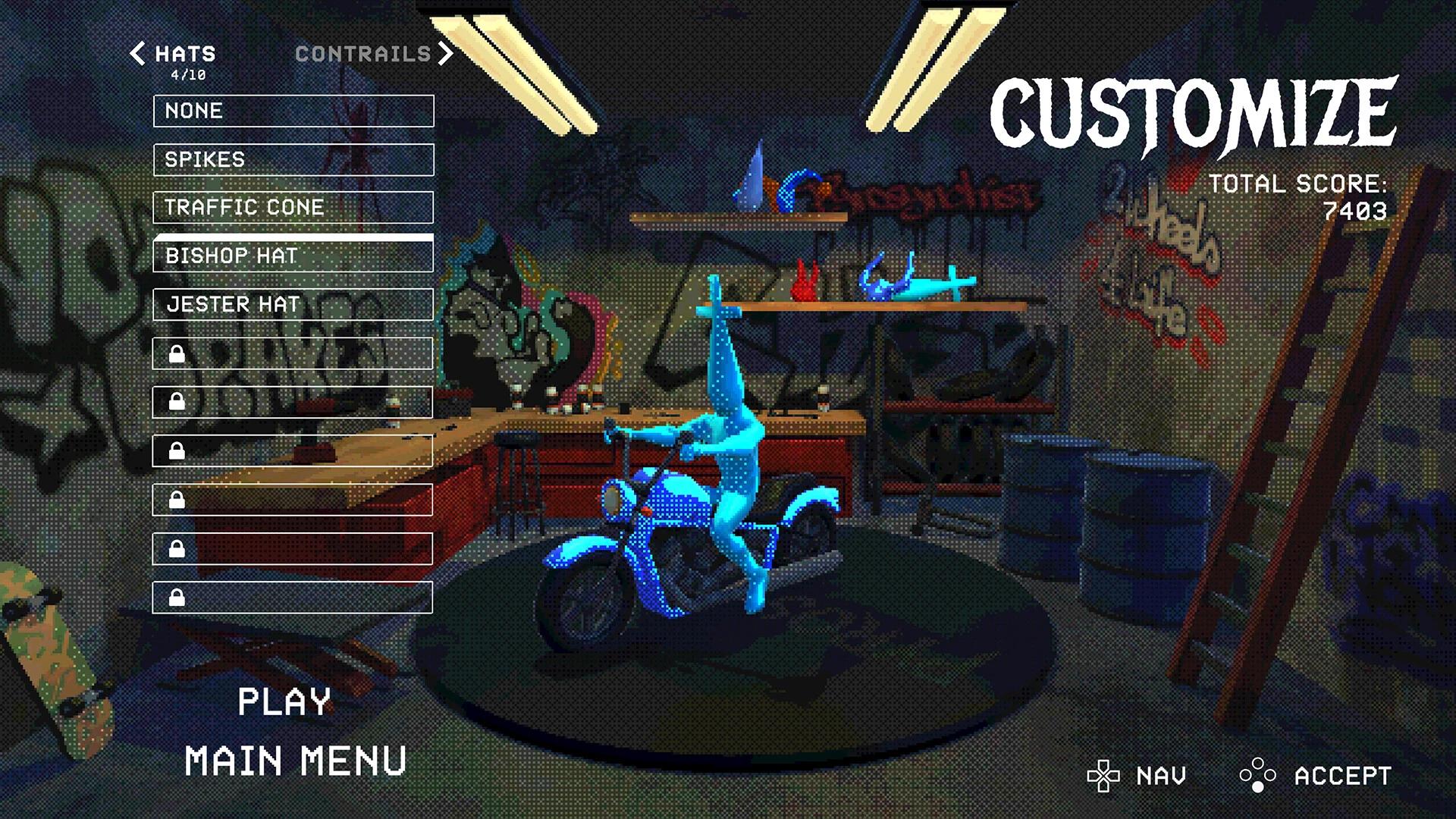1456x819 pixels.
Task: Click PLAY to start the game
Action: (x=287, y=701)
